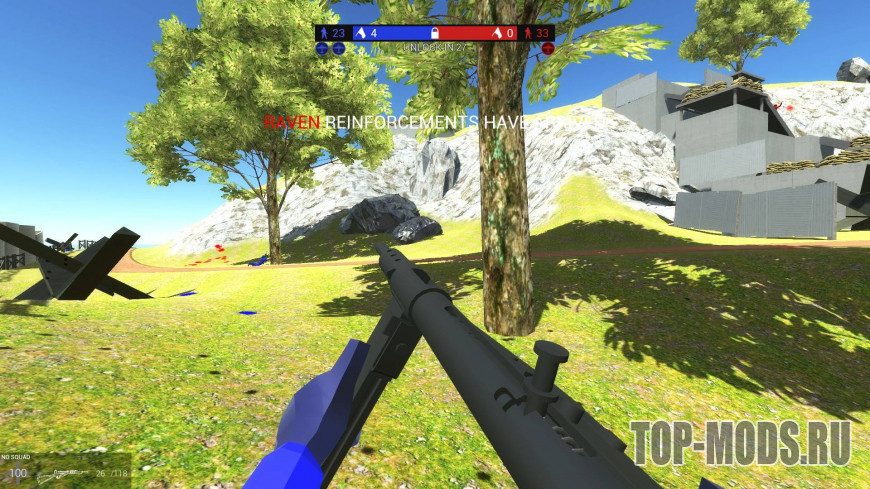Click the red team soldier icon
The image size is (870, 489).
(529, 33)
